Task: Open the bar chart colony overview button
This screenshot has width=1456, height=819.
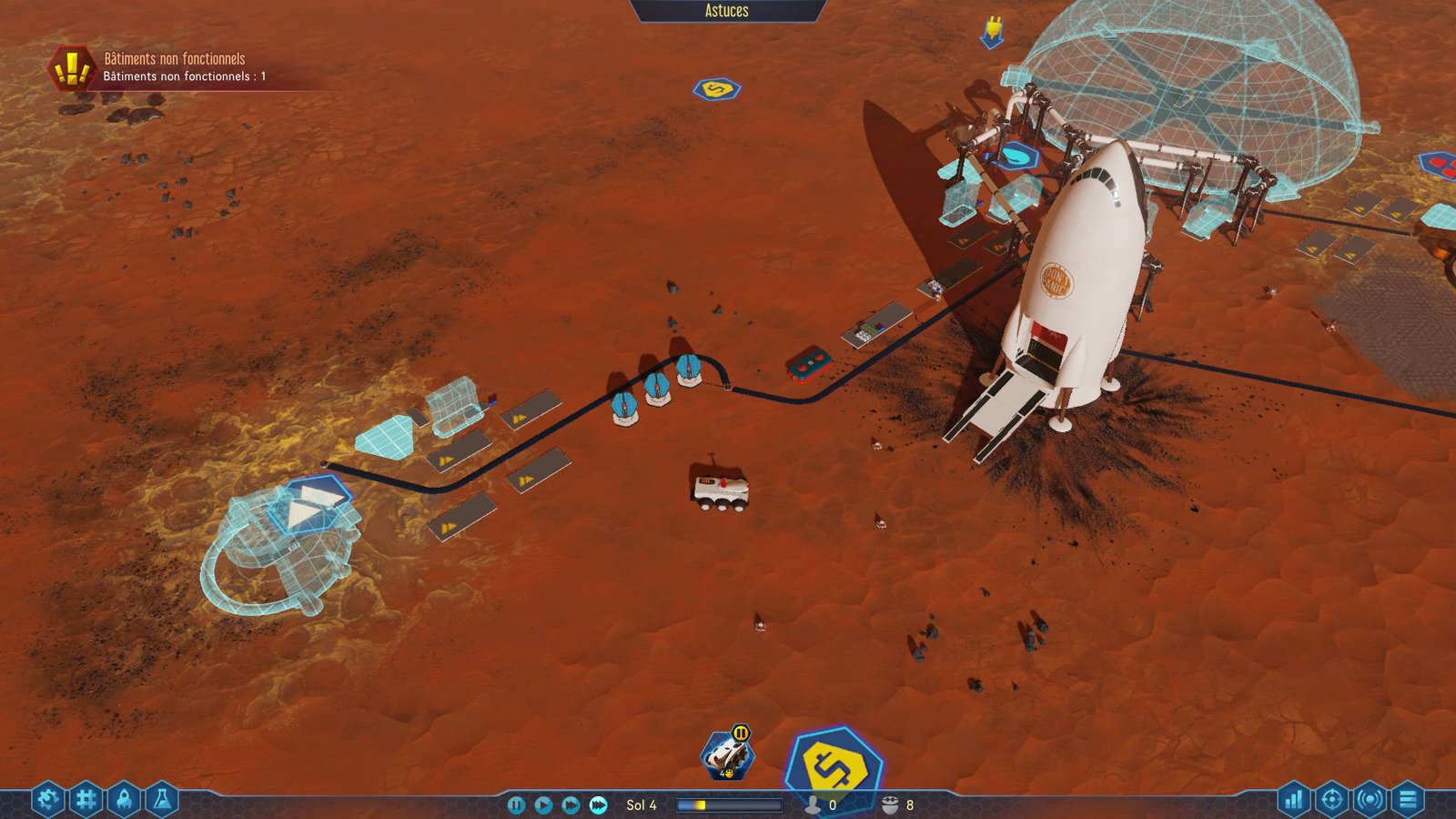Action: [1293, 800]
